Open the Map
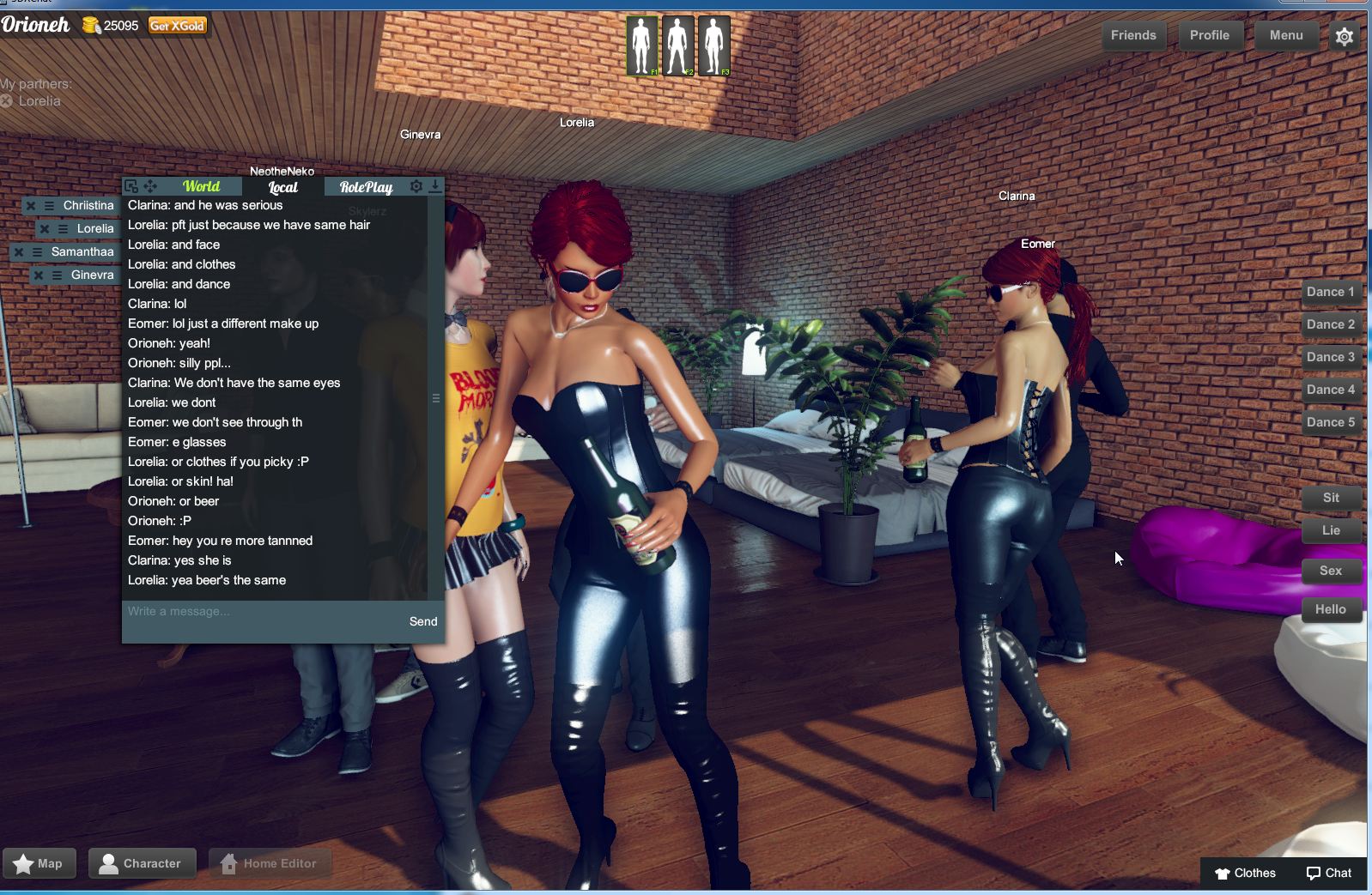The height and width of the screenshot is (895, 1372). (39, 863)
